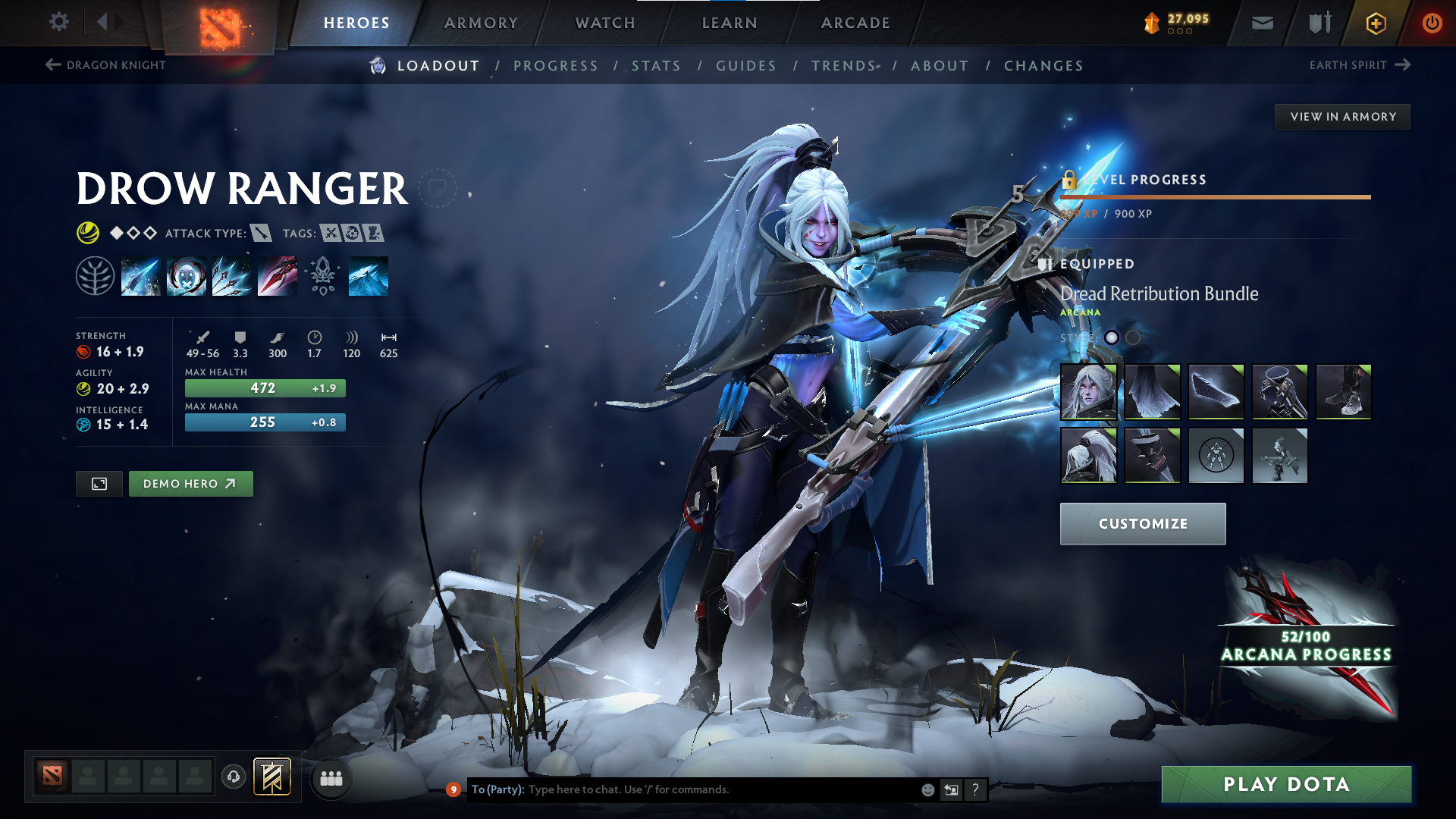The height and width of the screenshot is (819, 1456).
Task: Select the second Style variant circle
Action: (1134, 338)
